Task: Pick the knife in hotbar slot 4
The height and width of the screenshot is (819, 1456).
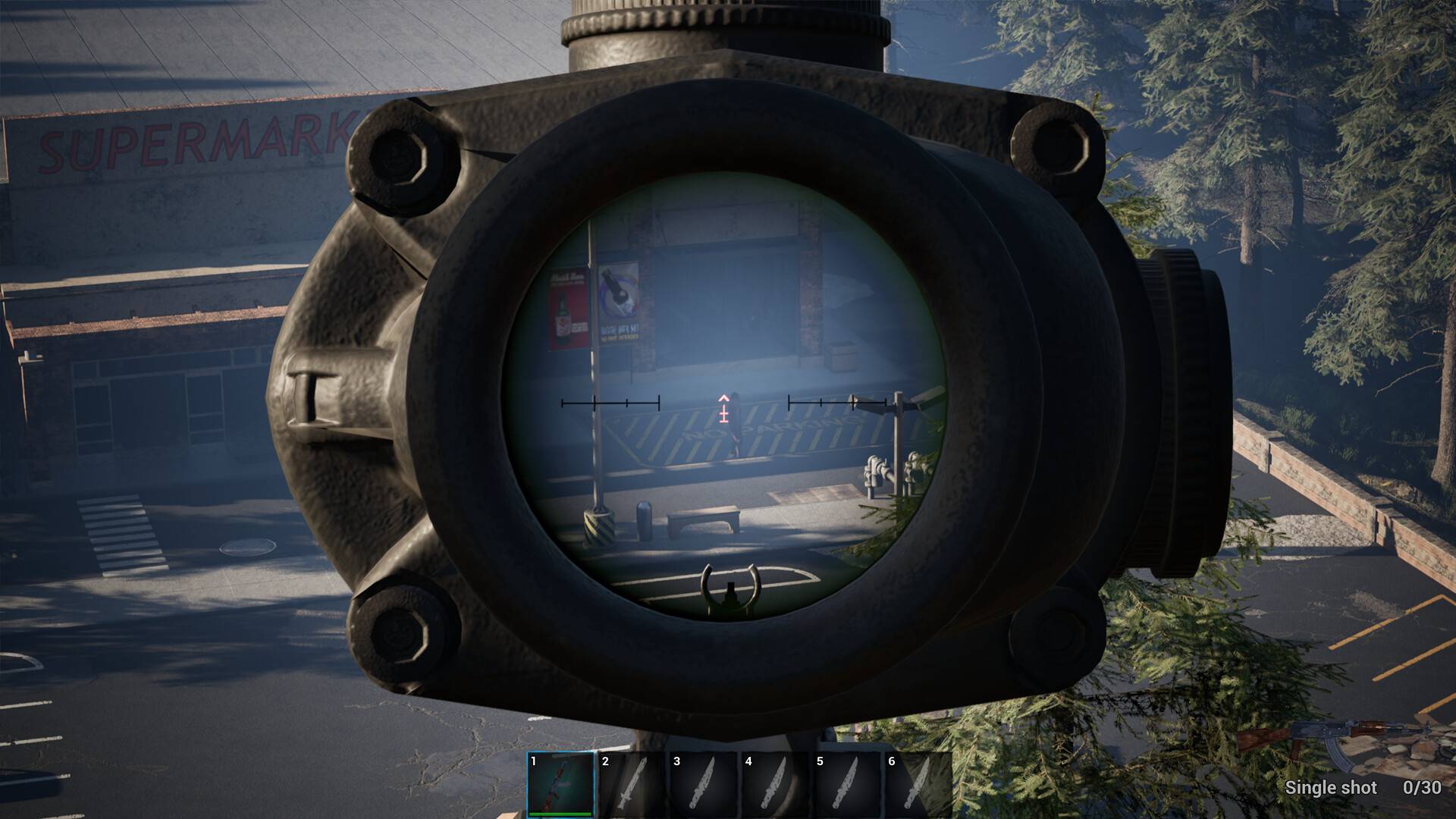Action: [x=775, y=783]
